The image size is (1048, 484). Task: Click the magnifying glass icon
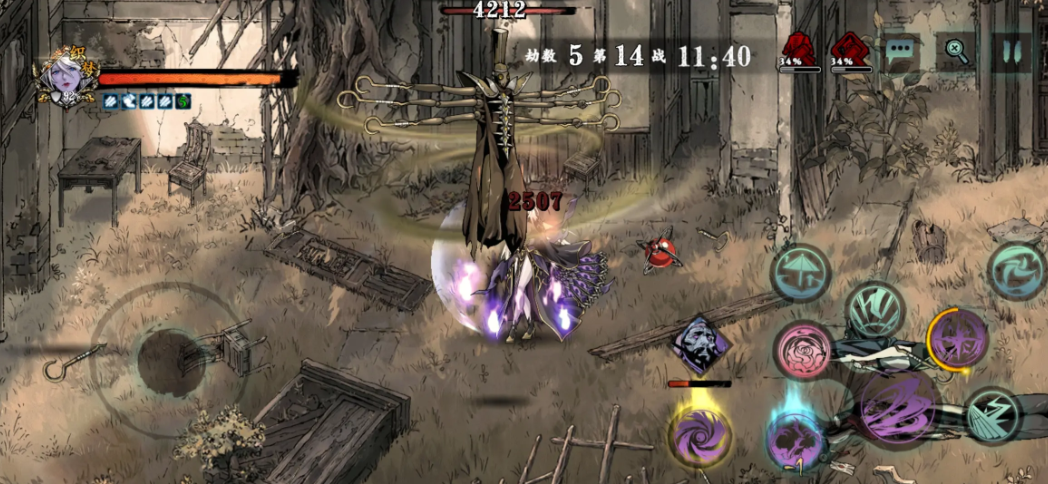click(x=956, y=52)
